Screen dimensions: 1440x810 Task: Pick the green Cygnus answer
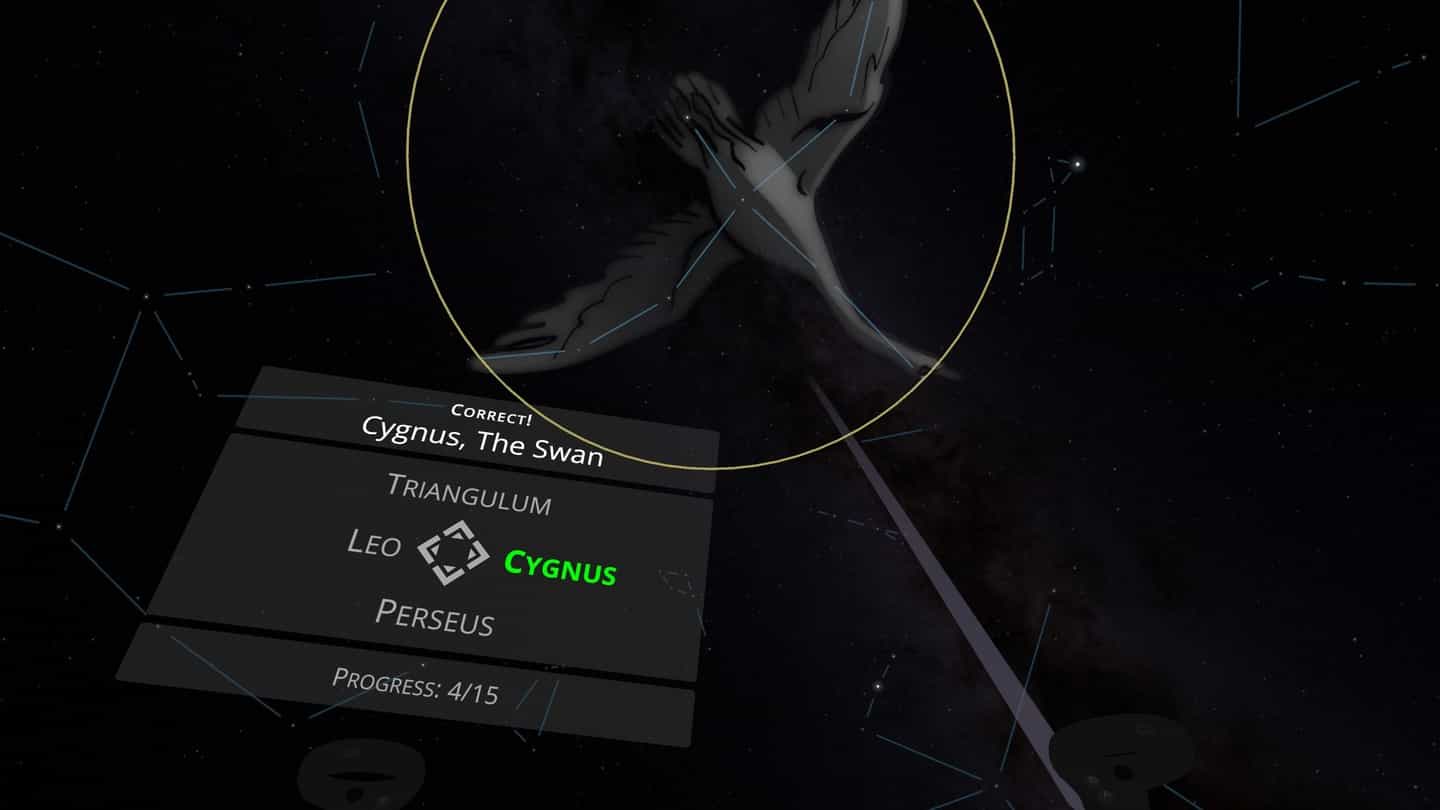560,567
